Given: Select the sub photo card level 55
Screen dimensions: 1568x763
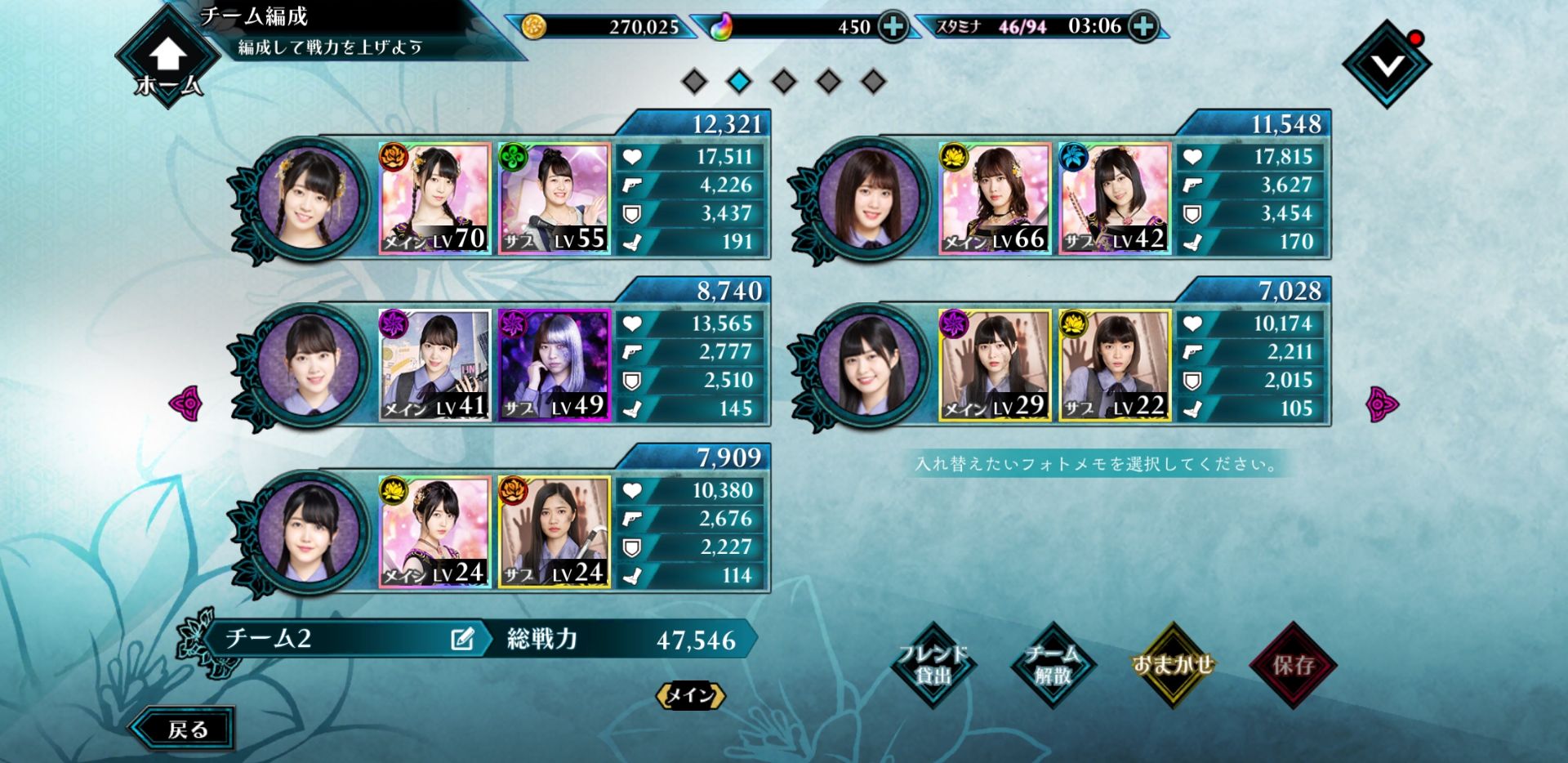Looking at the screenshot, I should pyautogui.click(x=555, y=199).
